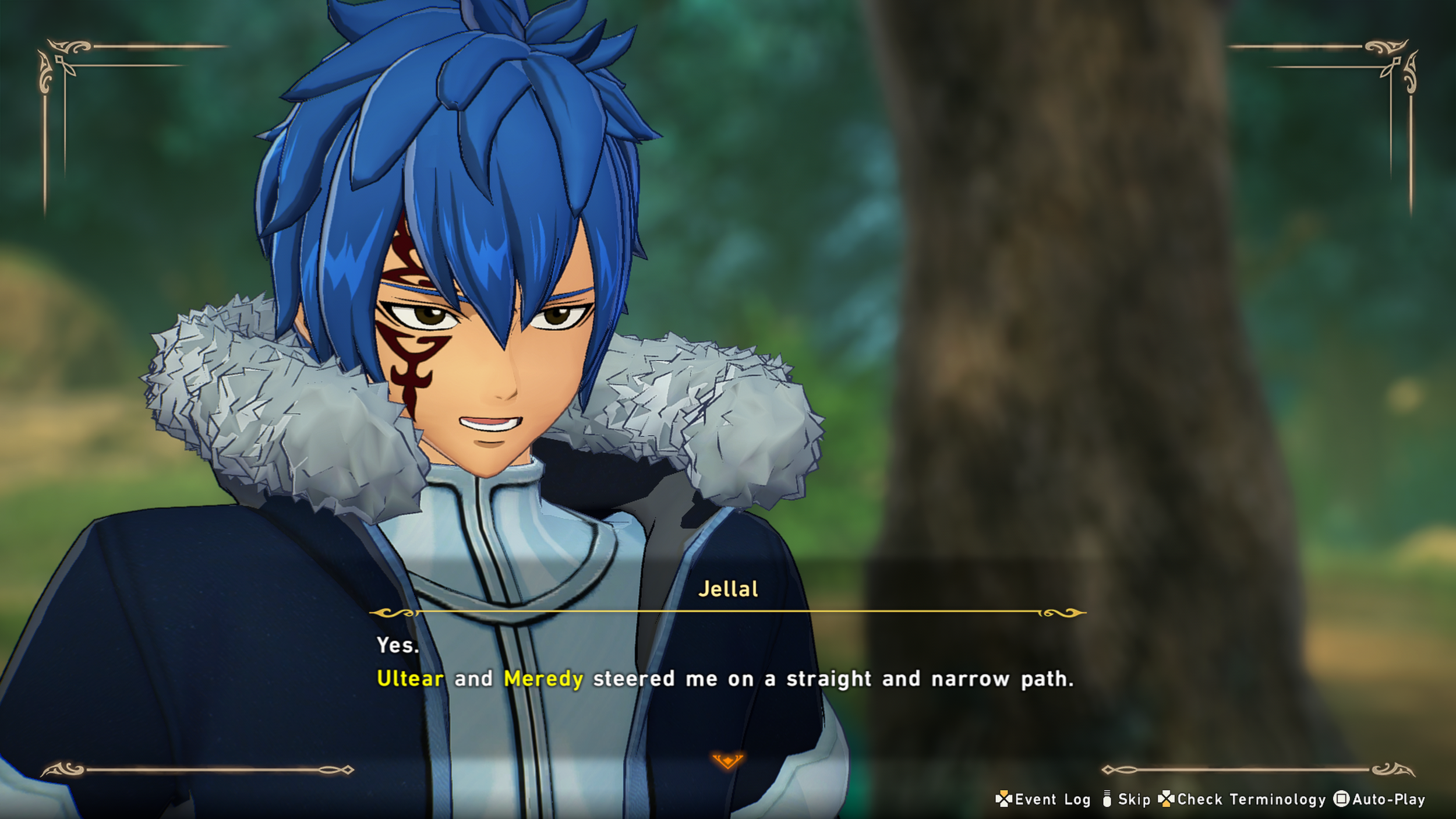This screenshot has width=1456, height=819.
Task: Open Check Terminology
Action: [x=1242, y=800]
